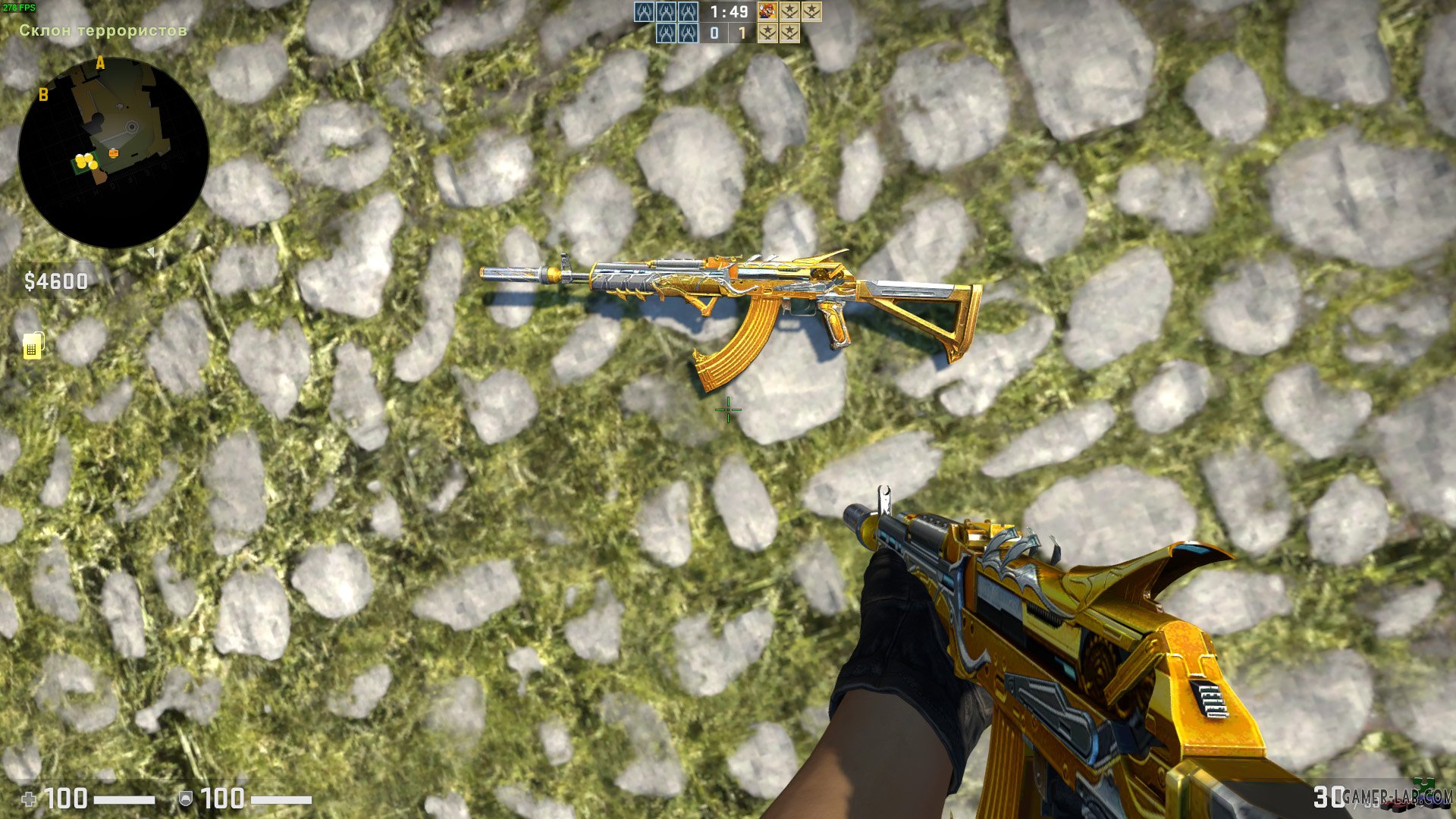Expand the round timer showing 1:49
The image size is (1456, 819).
click(x=728, y=12)
